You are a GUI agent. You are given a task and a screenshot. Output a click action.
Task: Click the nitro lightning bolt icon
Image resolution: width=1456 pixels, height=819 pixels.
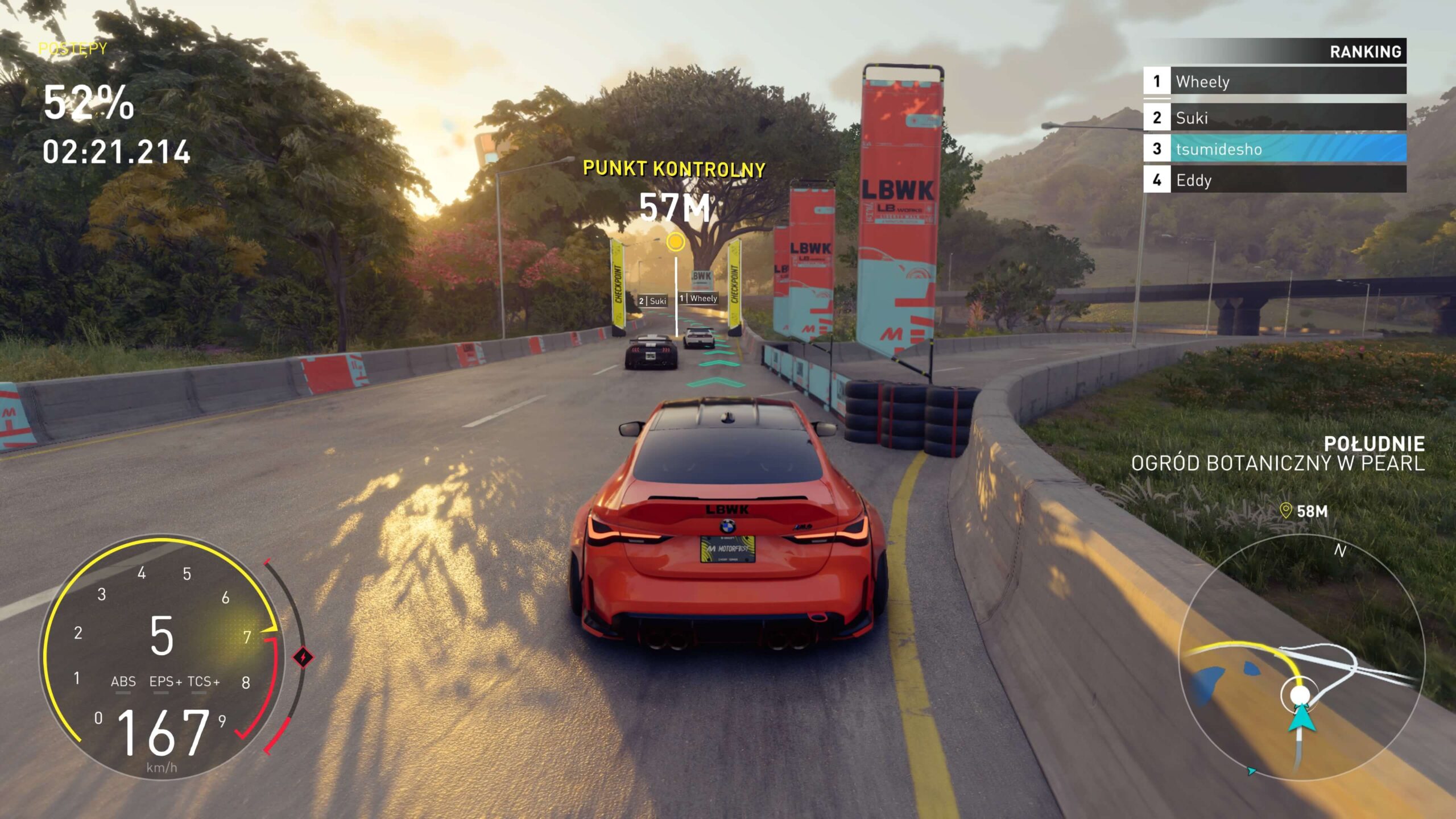[x=303, y=657]
